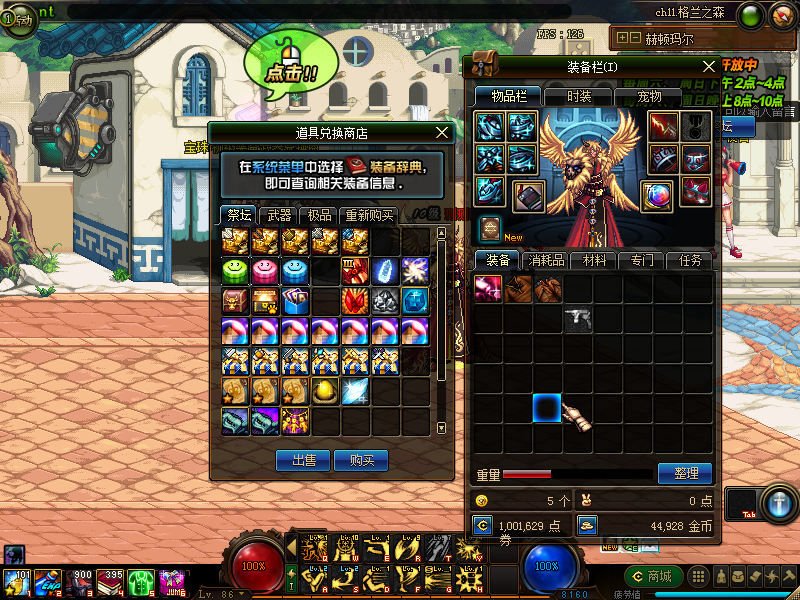Viewport: 800px width, 600px height.
Task: Close the item exchange shop window
Action: coord(443,132)
